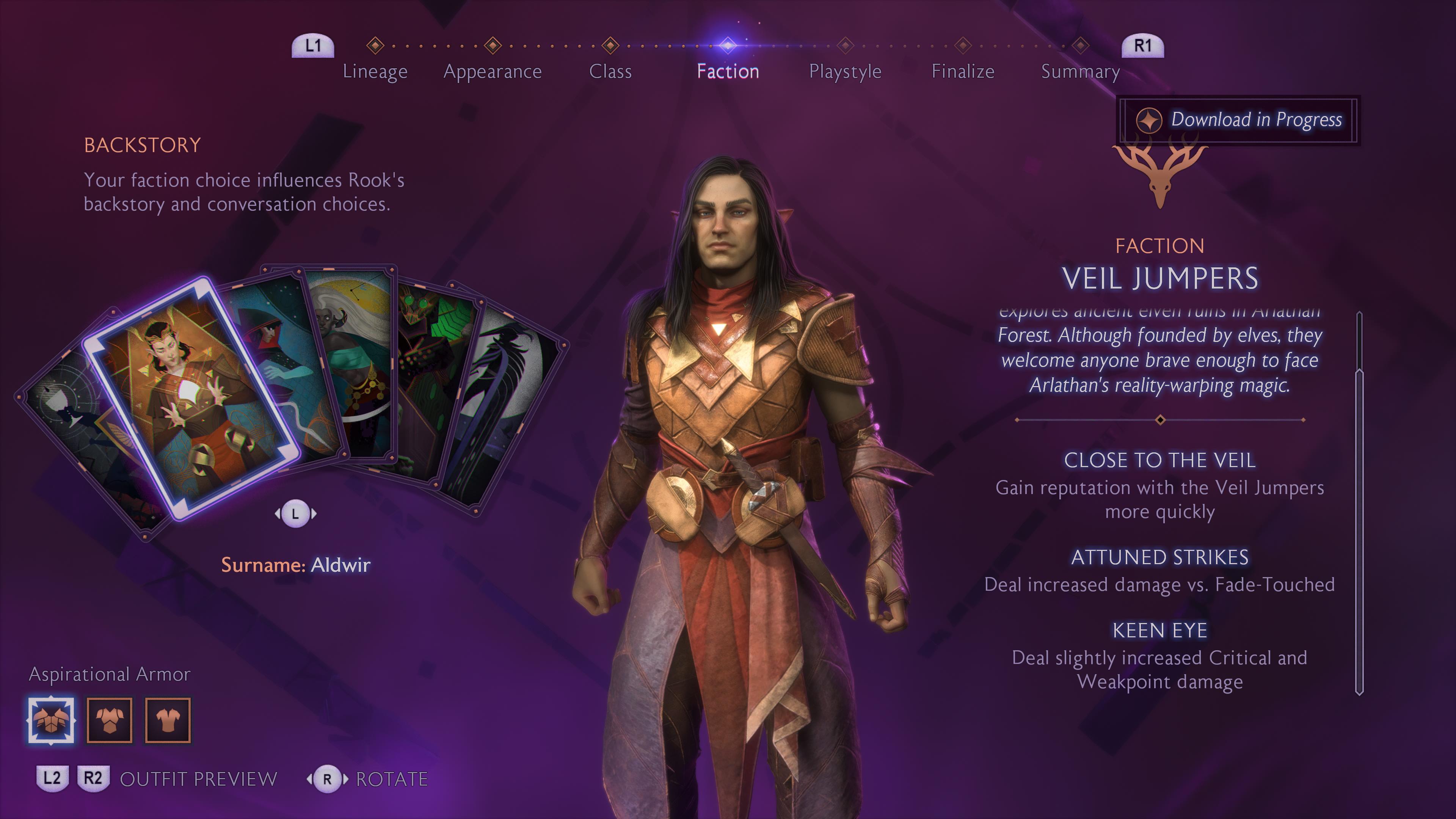The height and width of the screenshot is (819, 1456).
Task: Select the Faction tab
Action: tap(728, 71)
